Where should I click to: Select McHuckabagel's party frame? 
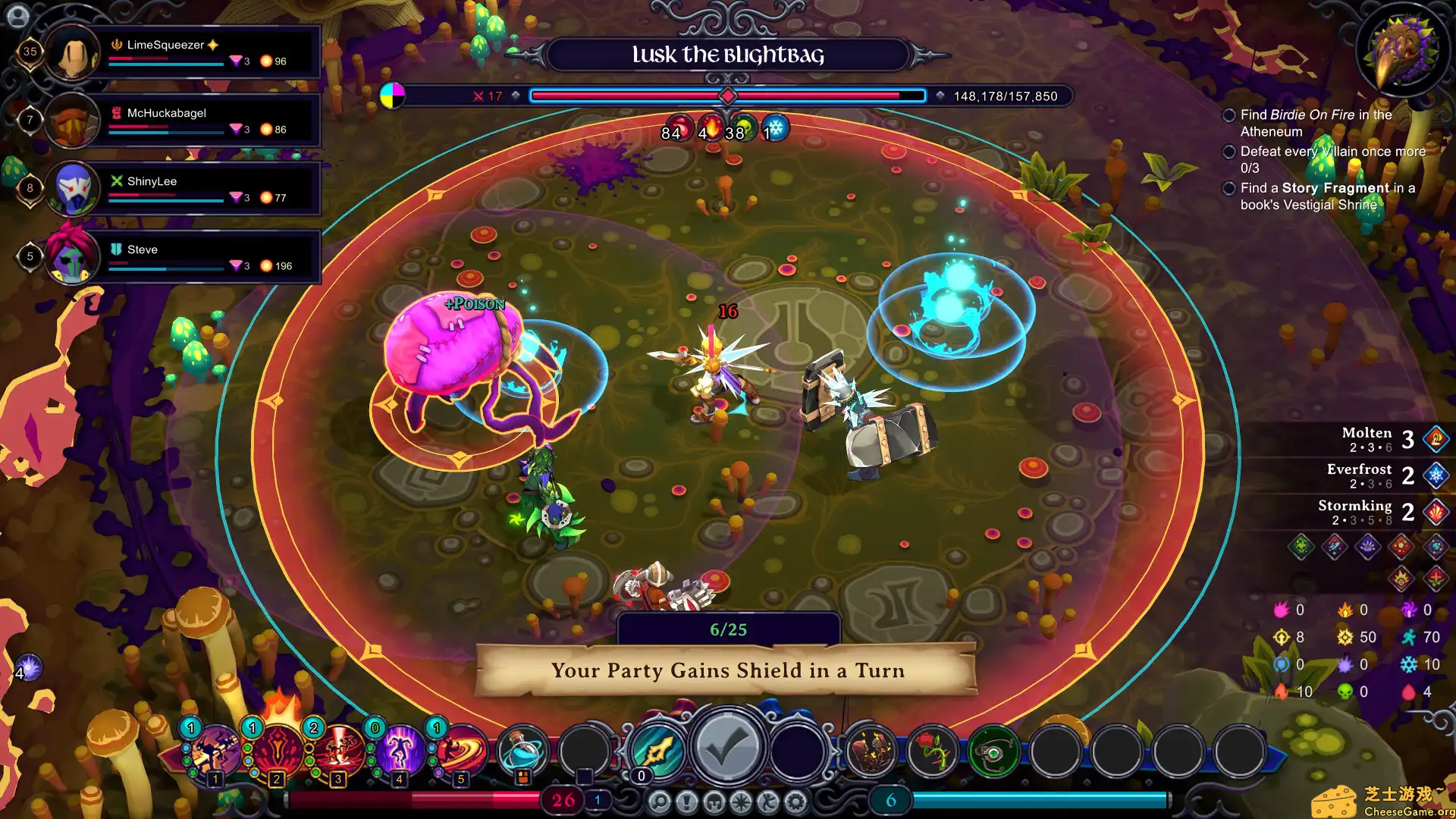(182, 121)
